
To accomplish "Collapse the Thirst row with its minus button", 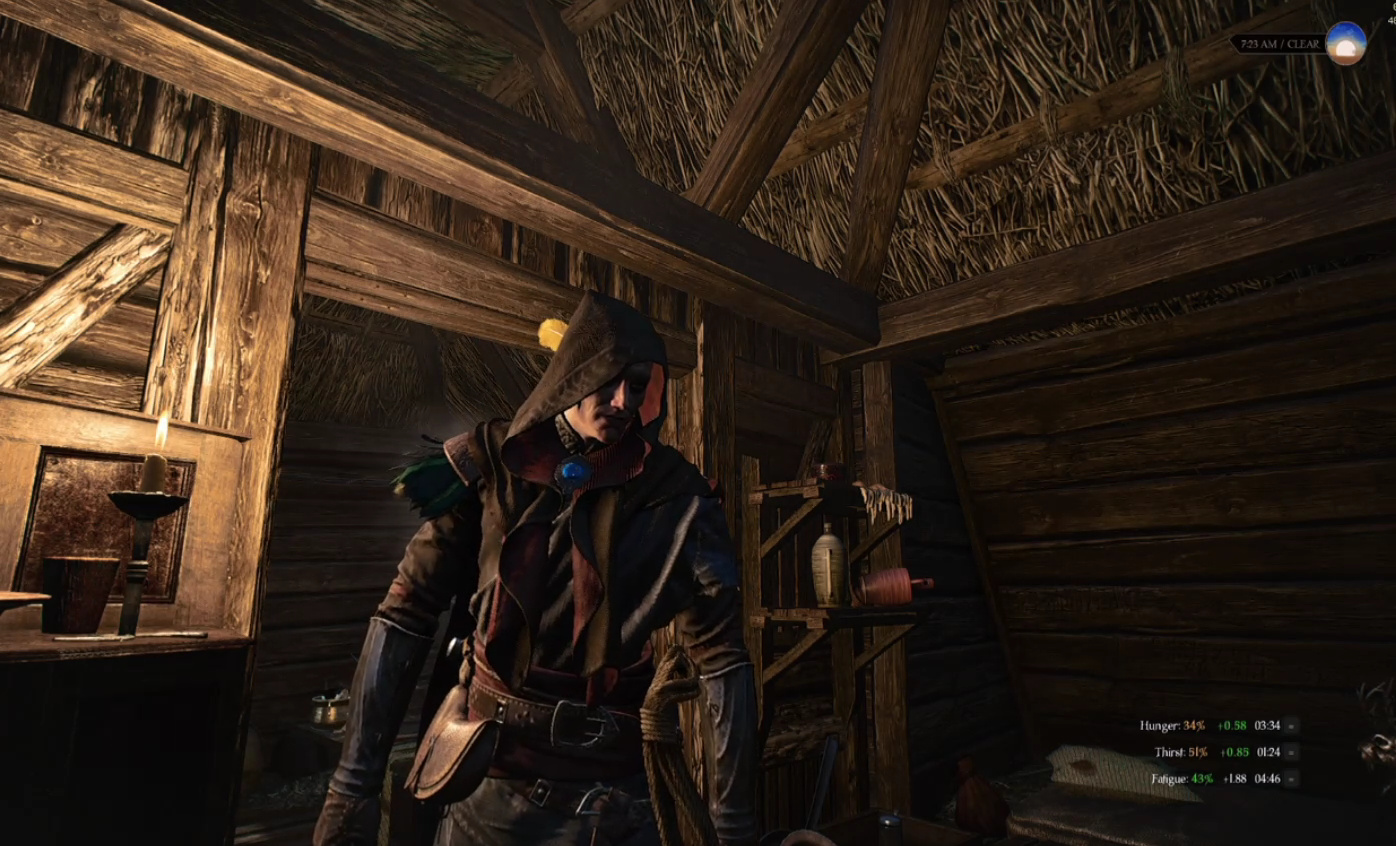I will tap(1292, 752).
